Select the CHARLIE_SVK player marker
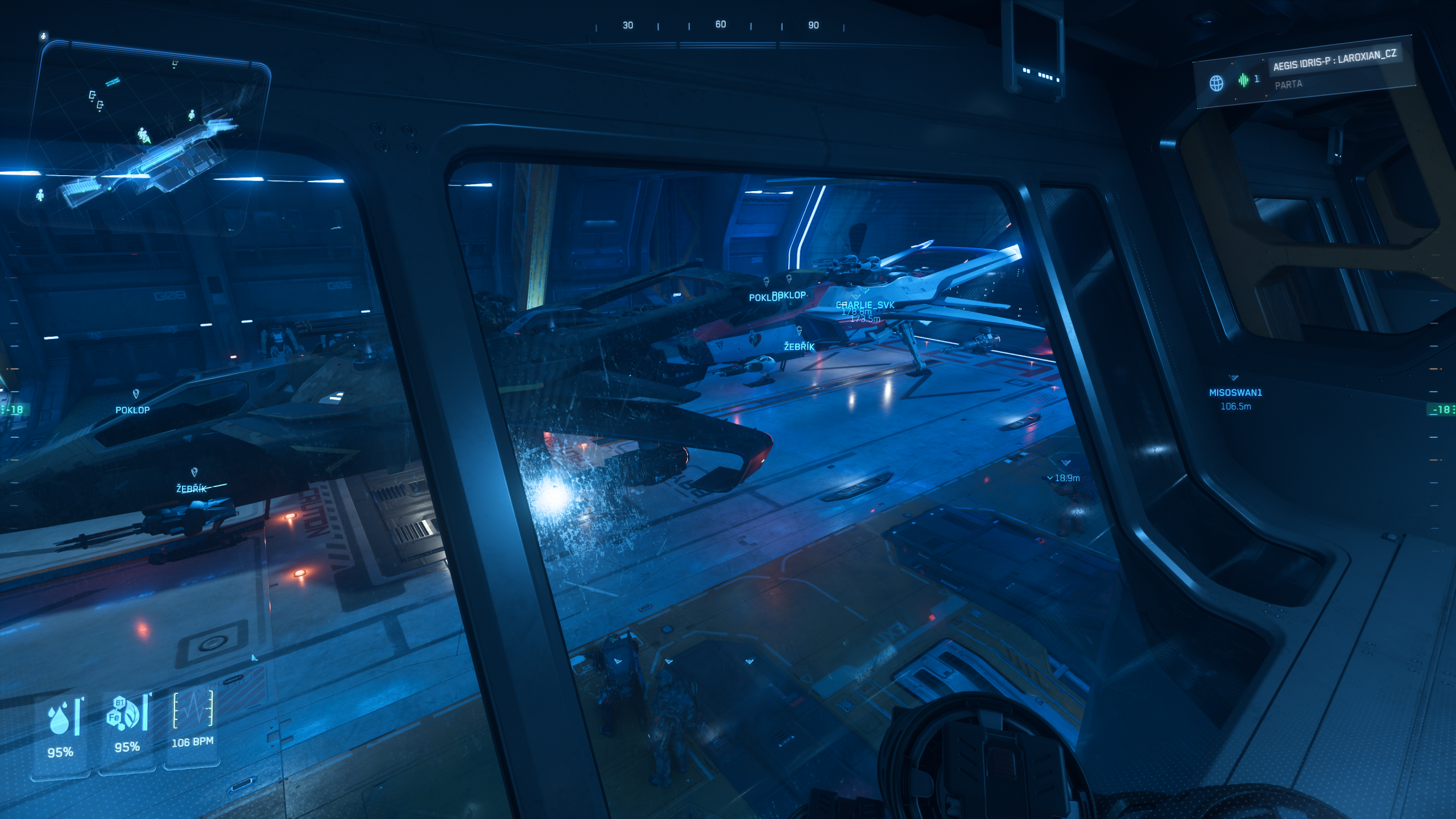The width and height of the screenshot is (1456, 819). [865, 305]
